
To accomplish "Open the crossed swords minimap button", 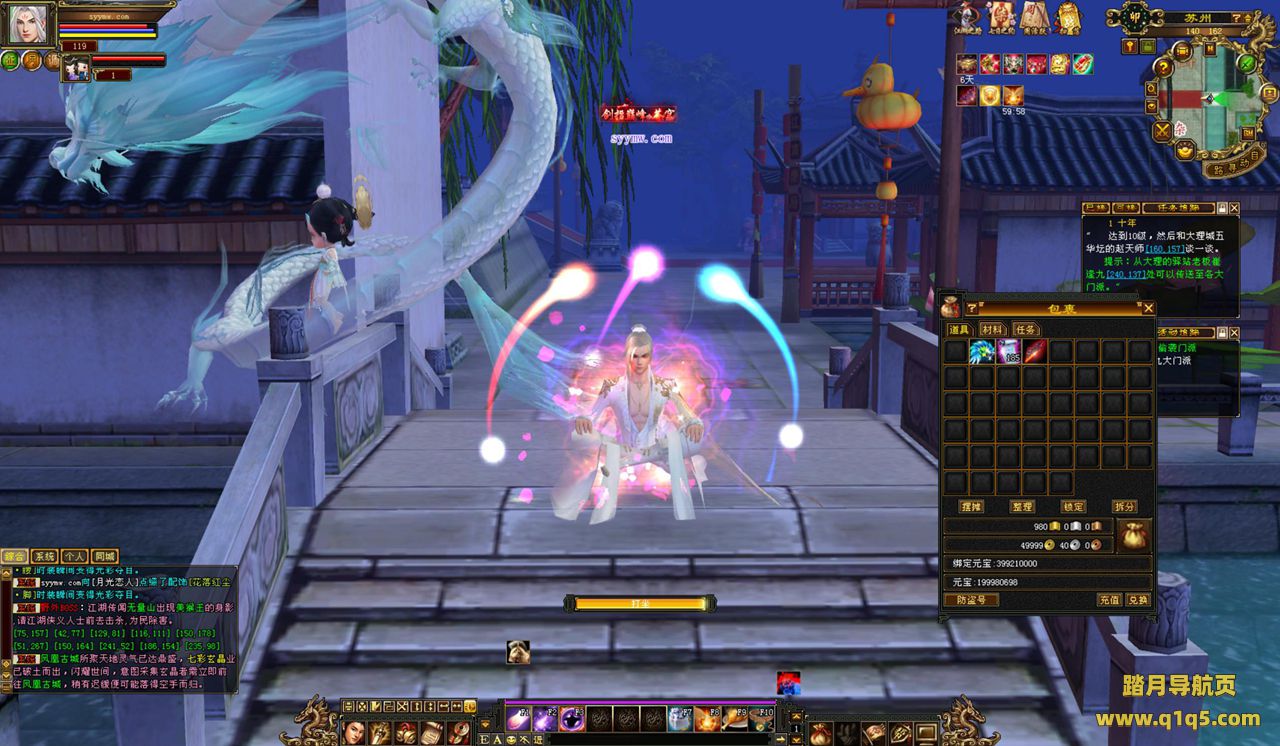I will [1162, 130].
